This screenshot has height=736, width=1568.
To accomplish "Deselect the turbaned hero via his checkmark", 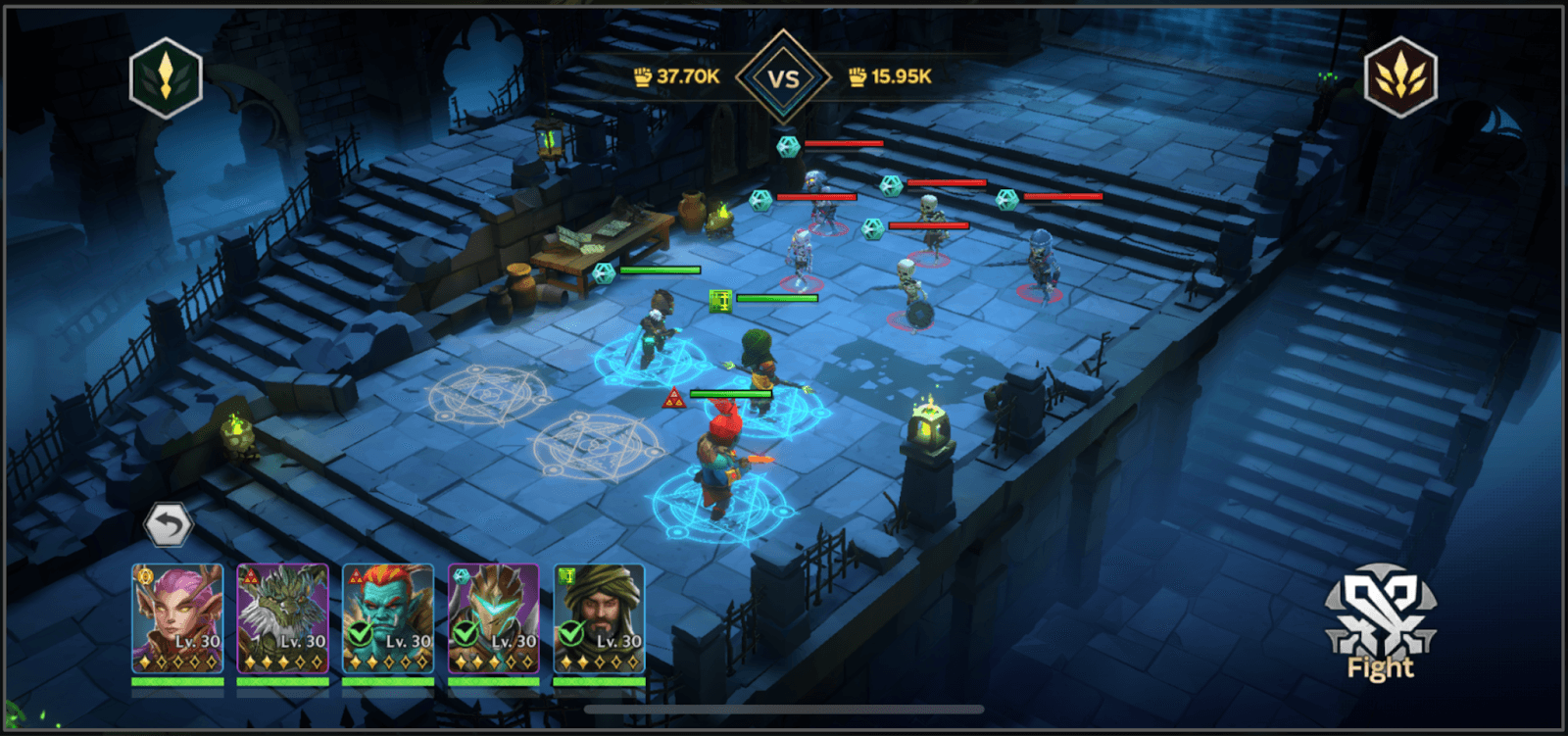I will pyautogui.click(x=570, y=633).
